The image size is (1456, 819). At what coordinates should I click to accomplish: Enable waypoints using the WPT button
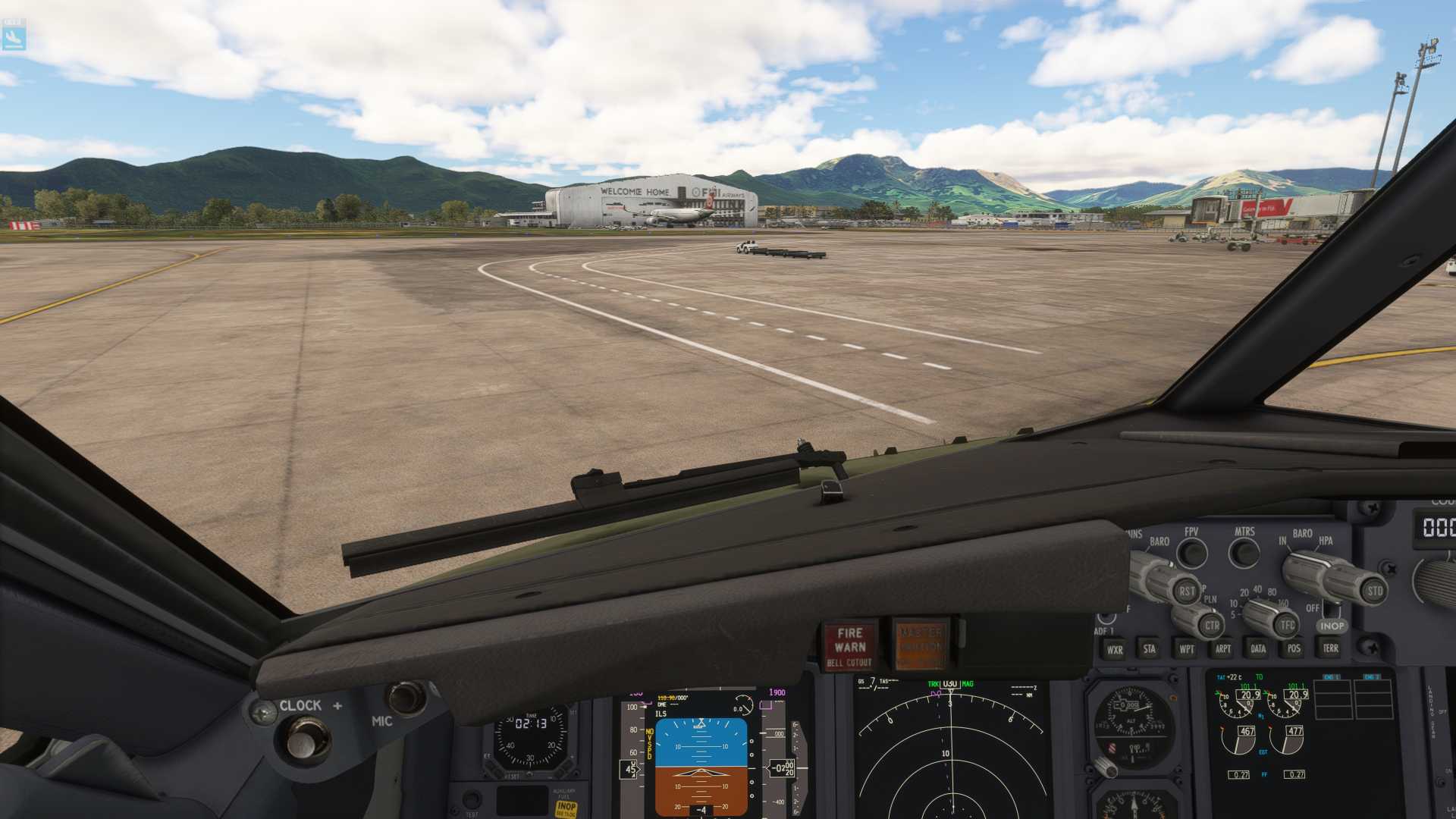pyautogui.click(x=1186, y=648)
